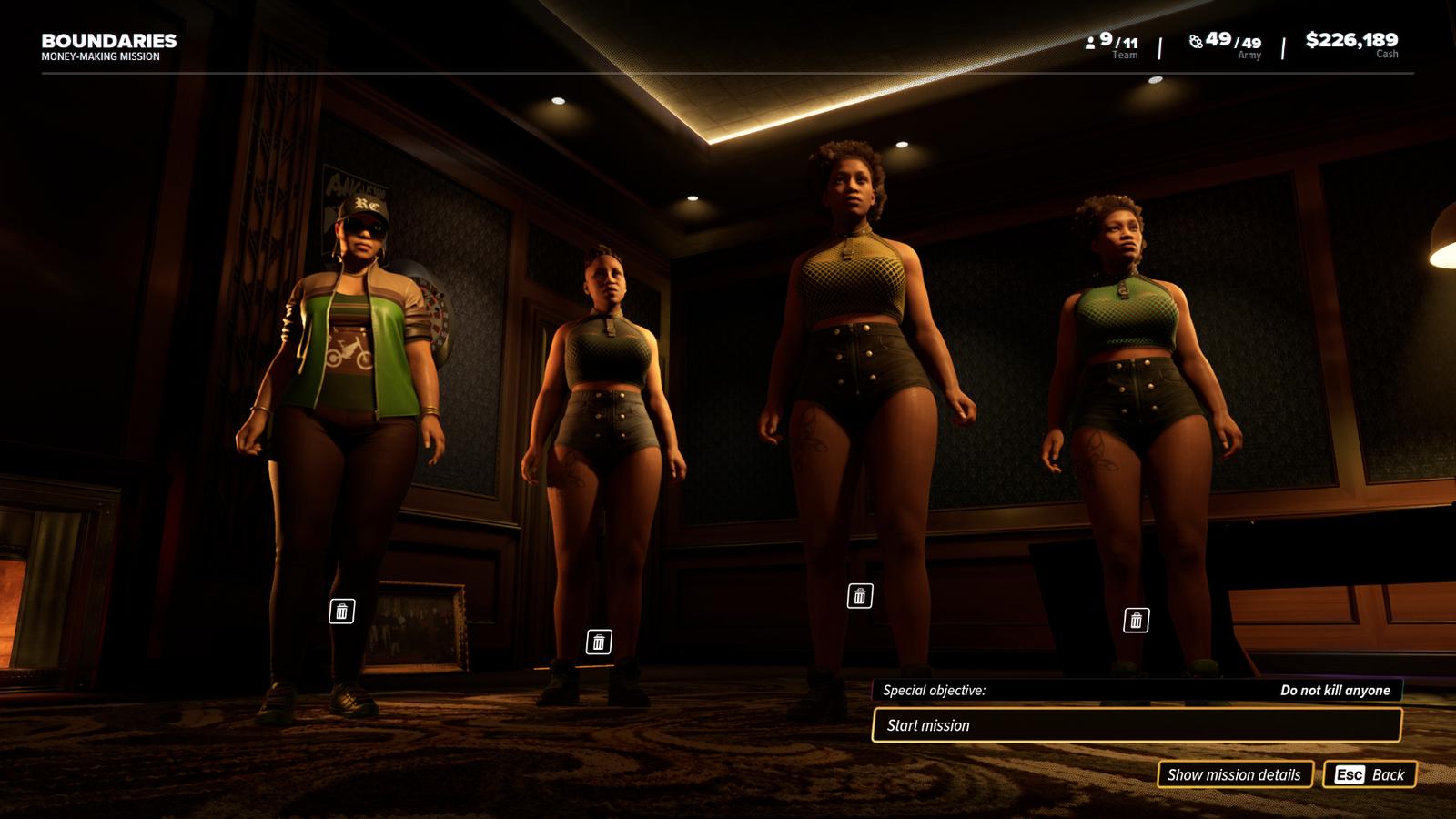Start the Boundaries mission
The image size is (1456, 819).
[1136, 725]
